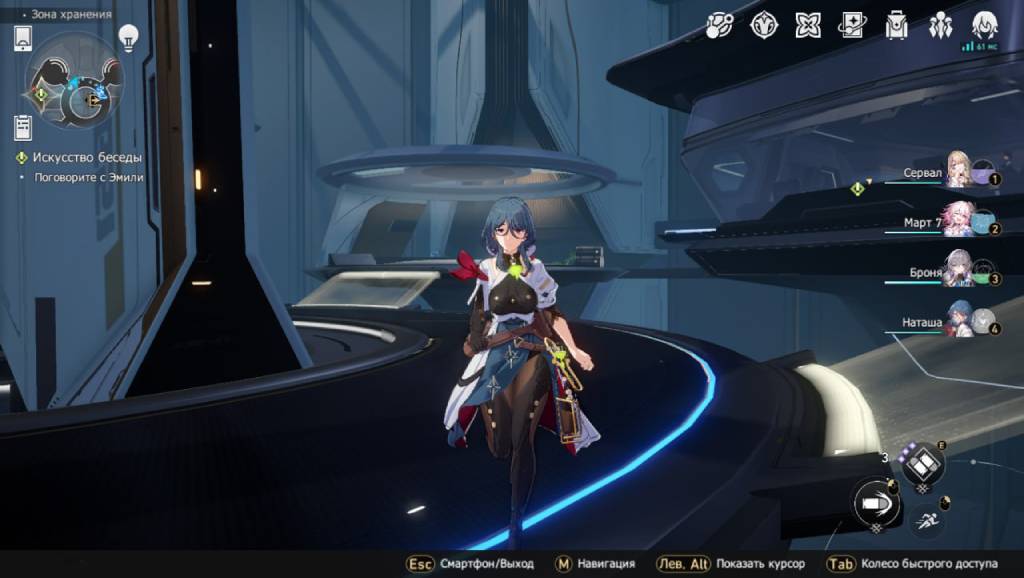This screenshot has height=578, width=1024.
Task: Switch to party member Сервал
Action: click(x=958, y=172)
